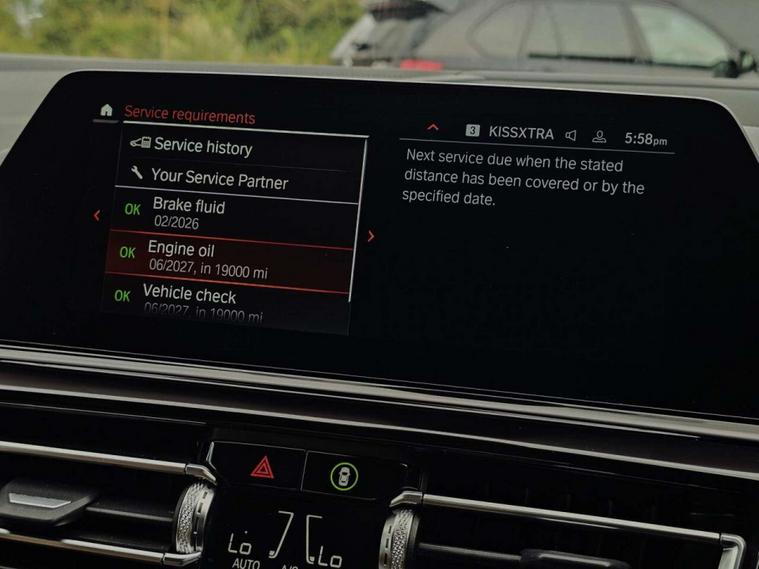
Task: Tap the speaker mute icon
Action: pos(571,136)
